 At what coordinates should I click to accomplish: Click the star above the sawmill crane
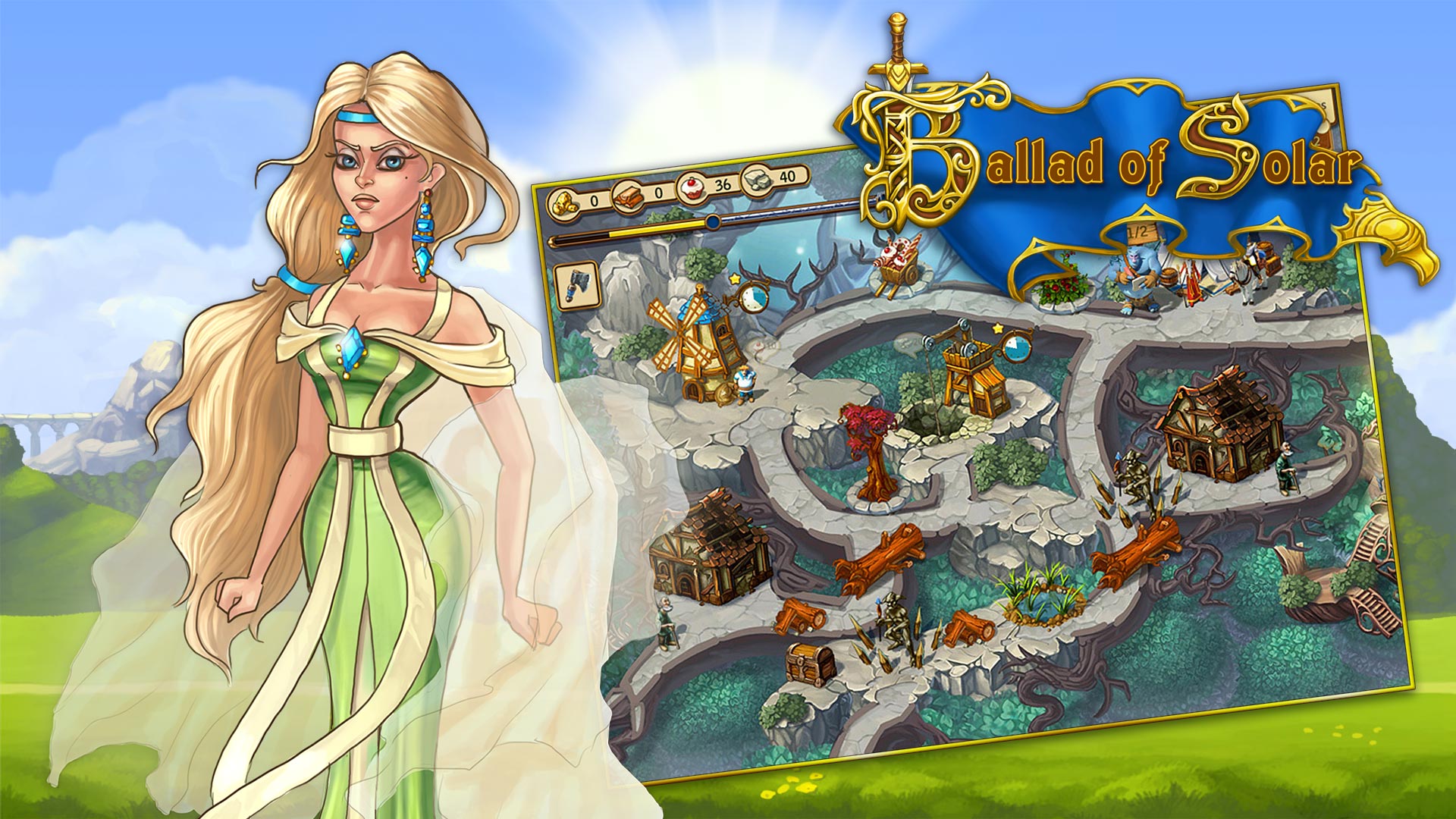(998, 328)
